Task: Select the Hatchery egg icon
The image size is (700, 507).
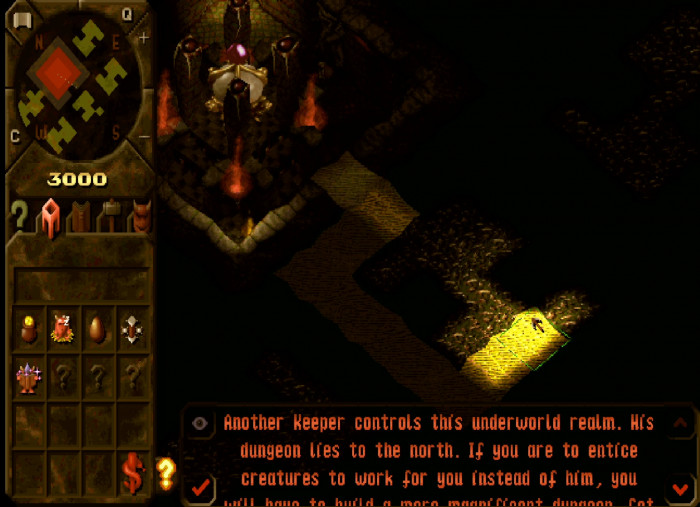Action: pyautogui.click(x=97, y=328)
